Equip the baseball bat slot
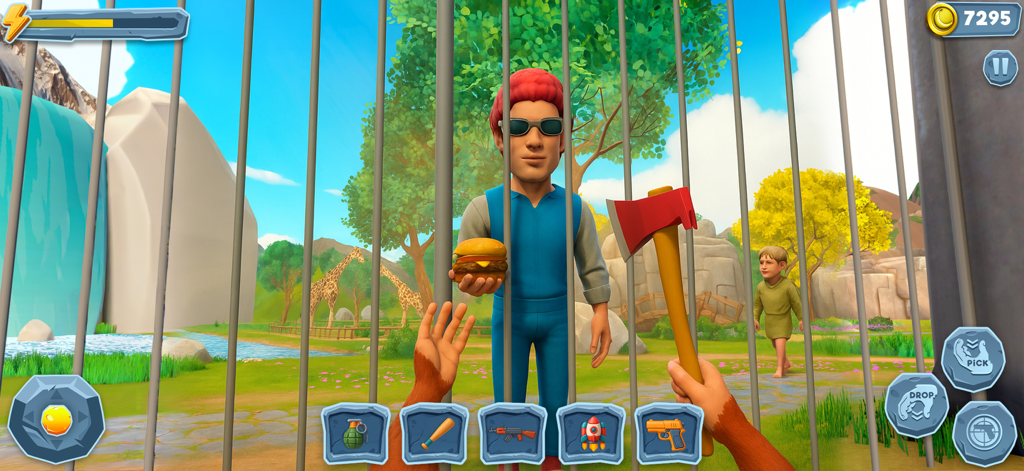Viewport: 1024px width, 471px height. click(434, 433)
